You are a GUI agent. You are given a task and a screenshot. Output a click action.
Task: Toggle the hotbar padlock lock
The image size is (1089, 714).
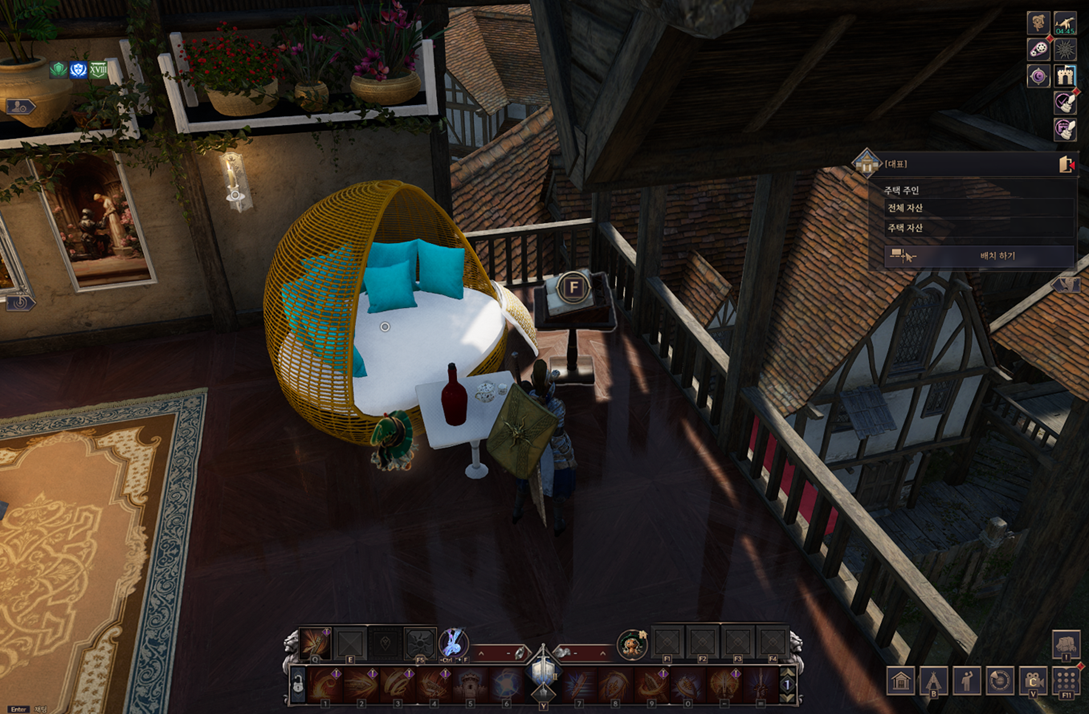(x=297, y=686)
